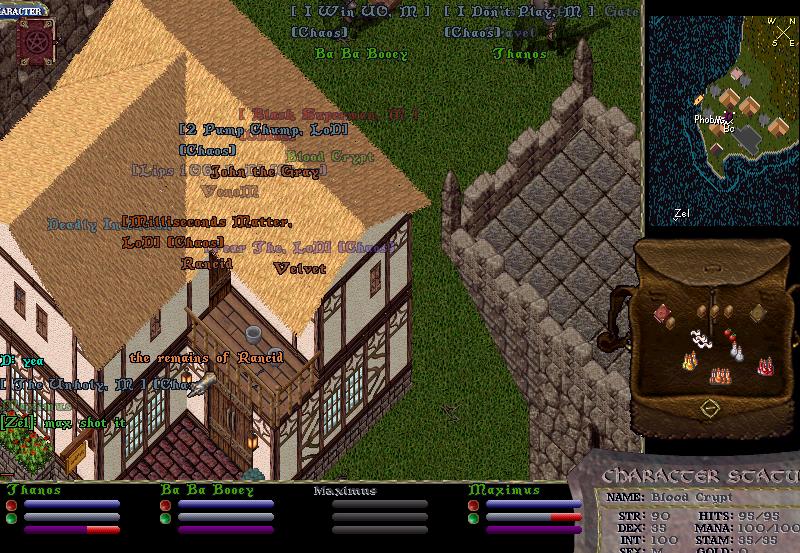The image size is (800, 553).
Task: Select the red potions in the backpack
Action: [x=765, y=366]
